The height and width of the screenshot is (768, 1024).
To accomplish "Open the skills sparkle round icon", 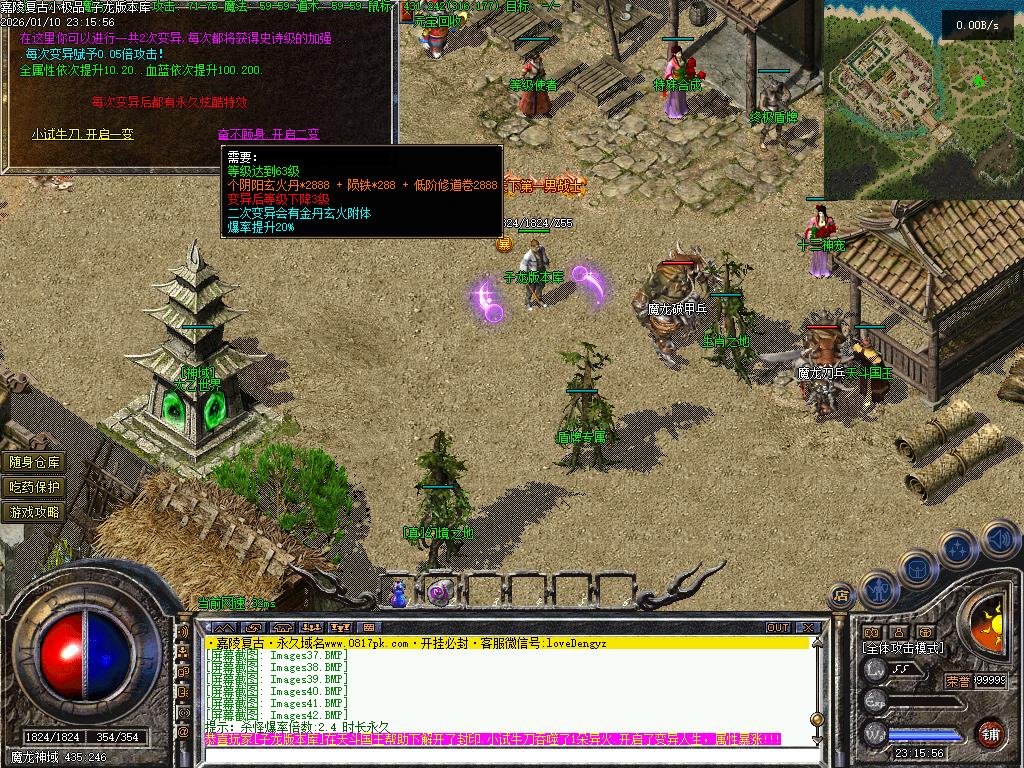I will (x=957, y=548).
